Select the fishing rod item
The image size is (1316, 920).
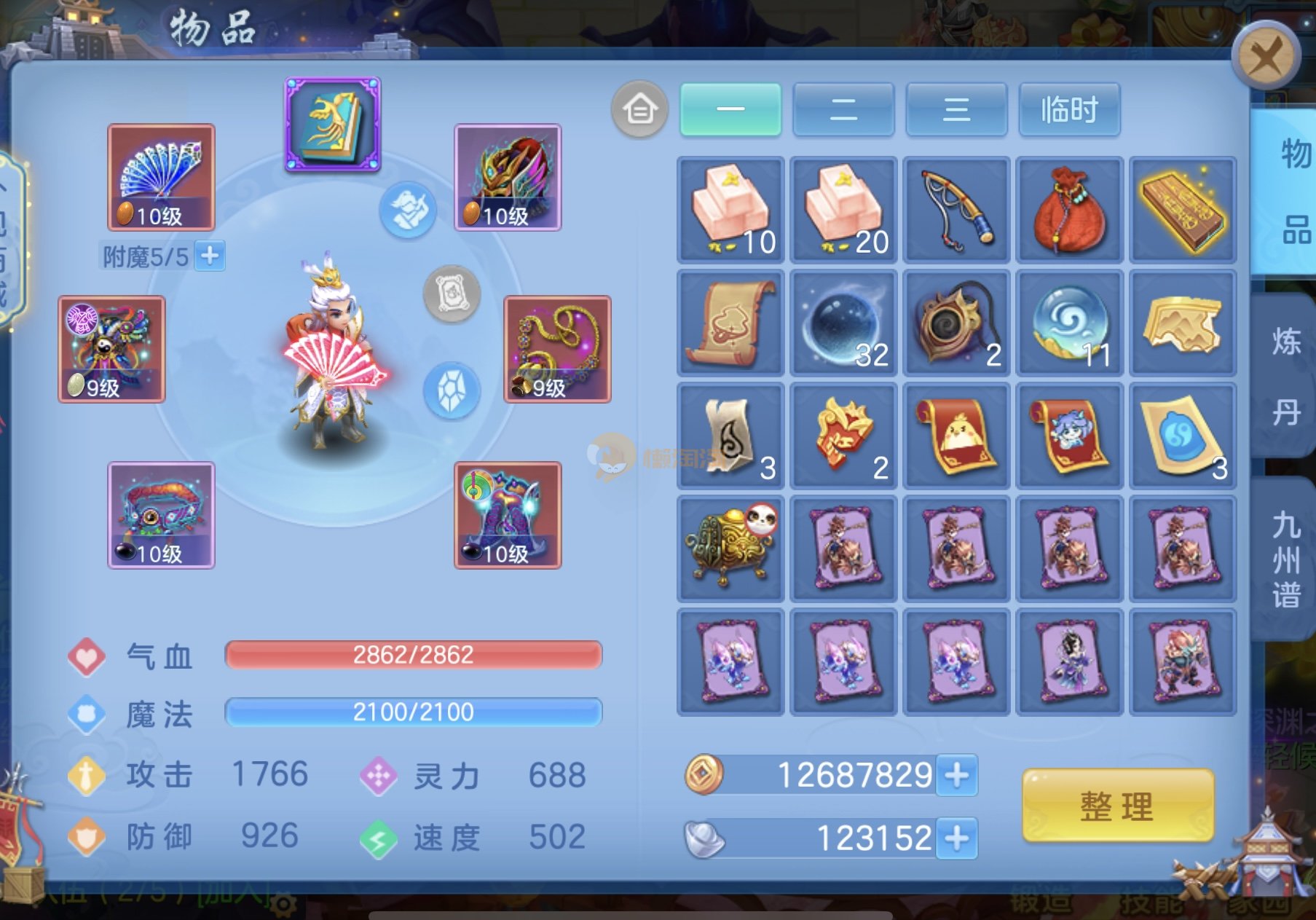tap(956, 210)
